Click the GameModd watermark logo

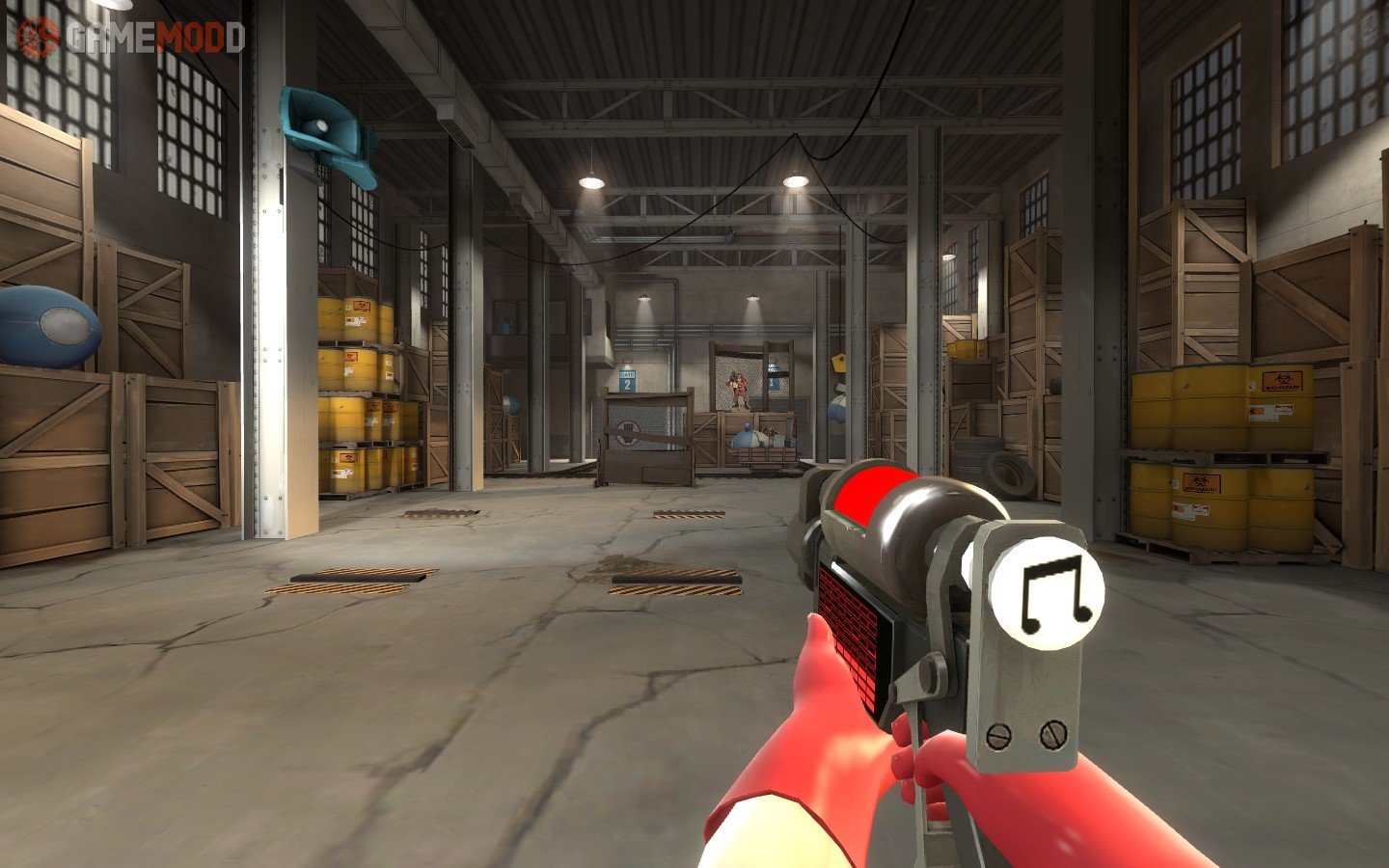tap(130, 38)
